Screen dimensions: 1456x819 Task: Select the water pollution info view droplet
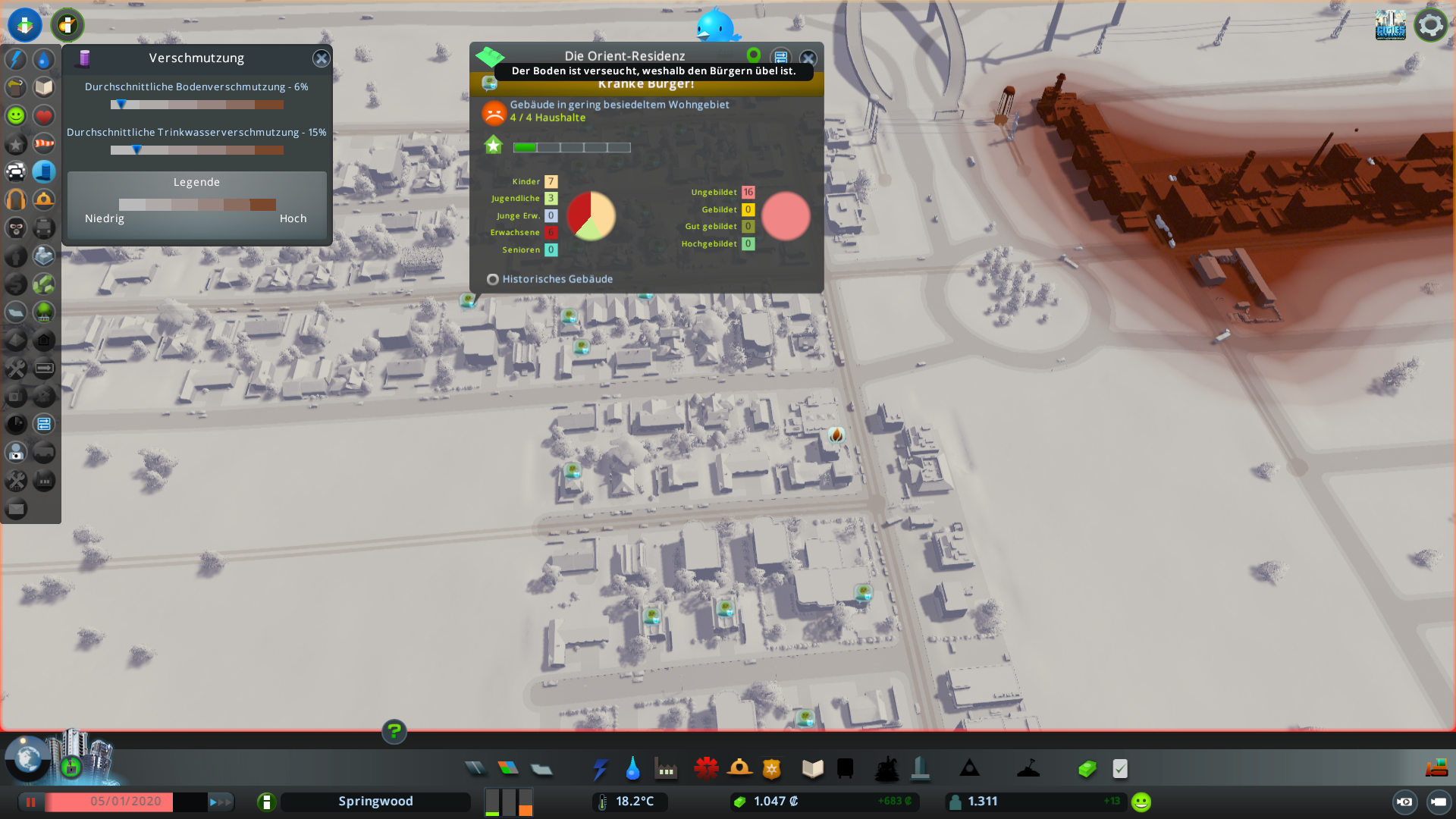coord(44,59)
